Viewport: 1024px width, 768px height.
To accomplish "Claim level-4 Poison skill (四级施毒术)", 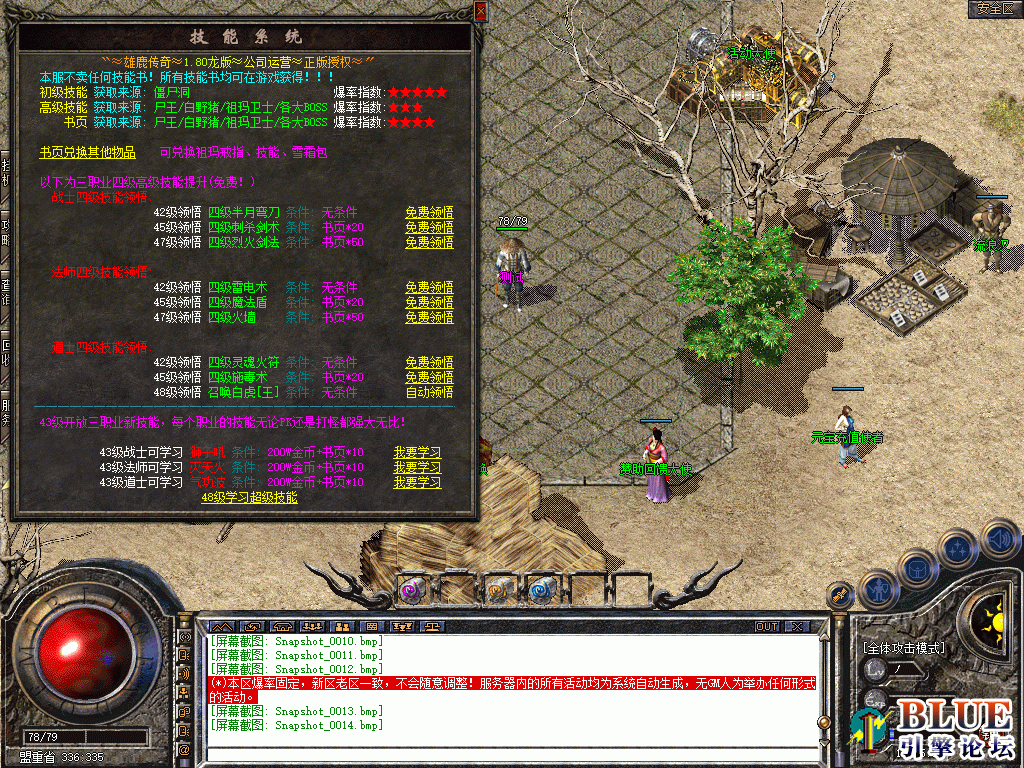I will pos(429,378).
